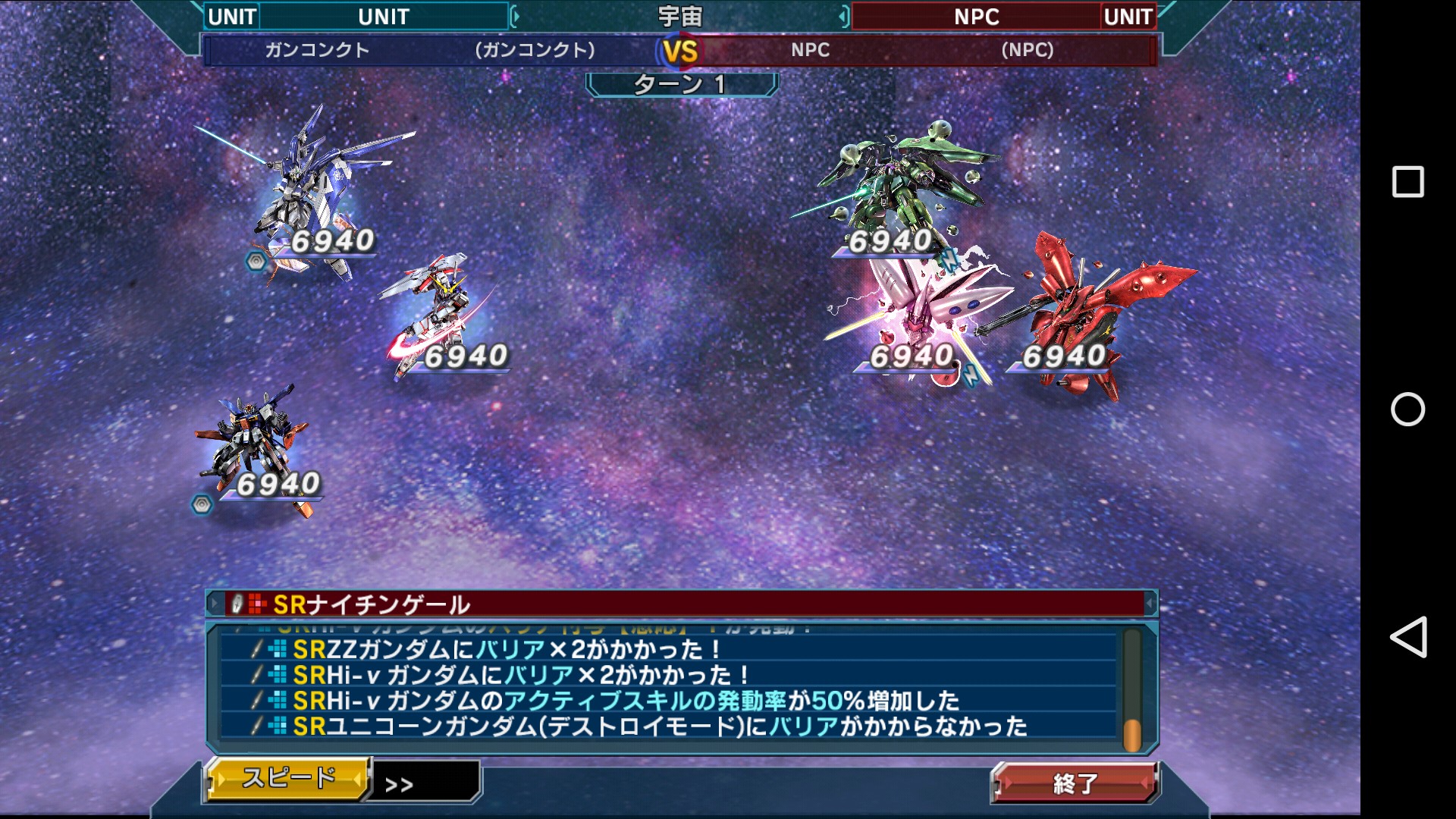This screenshot has width=1456, height=819.
Task: Tap the Android home circle button
Action: [1407, 409]
